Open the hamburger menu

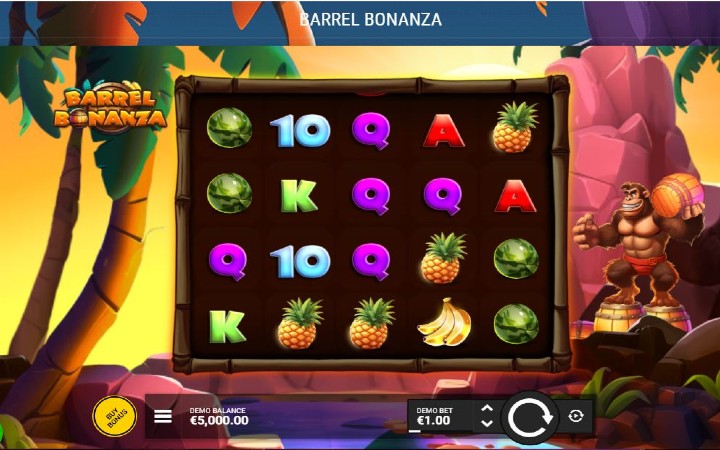click(163, 416)
